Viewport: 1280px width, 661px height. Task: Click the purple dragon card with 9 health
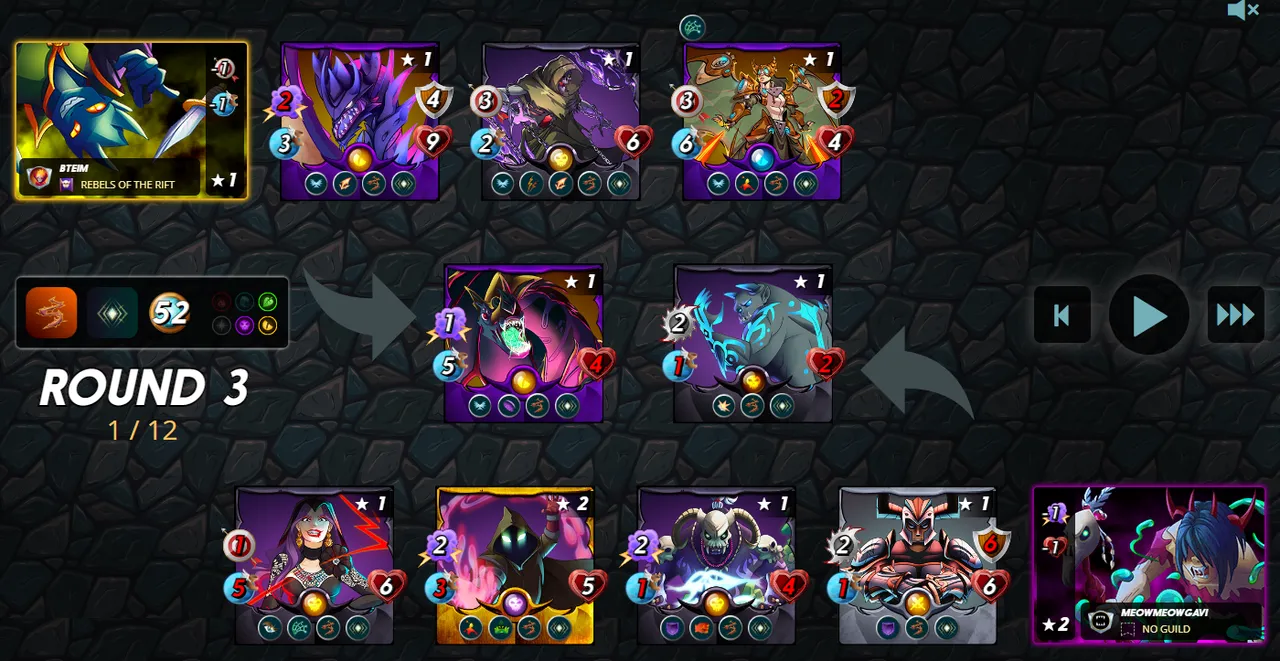pos(360,121)
